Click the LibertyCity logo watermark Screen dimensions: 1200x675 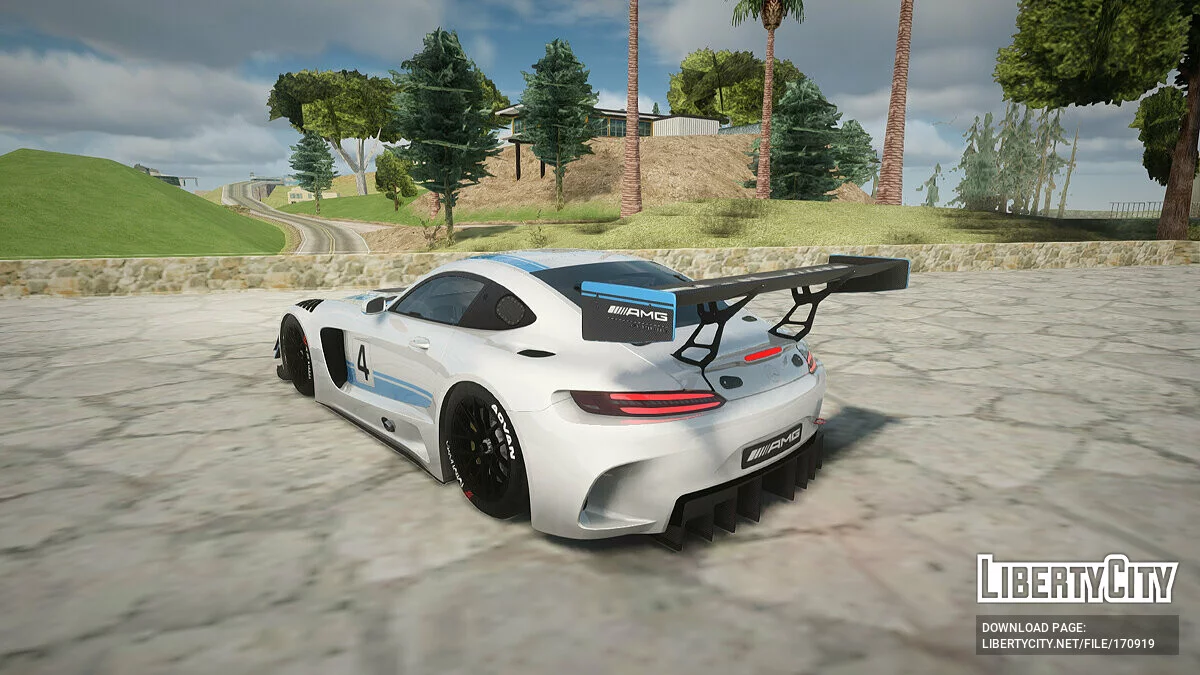(1077, 579)
